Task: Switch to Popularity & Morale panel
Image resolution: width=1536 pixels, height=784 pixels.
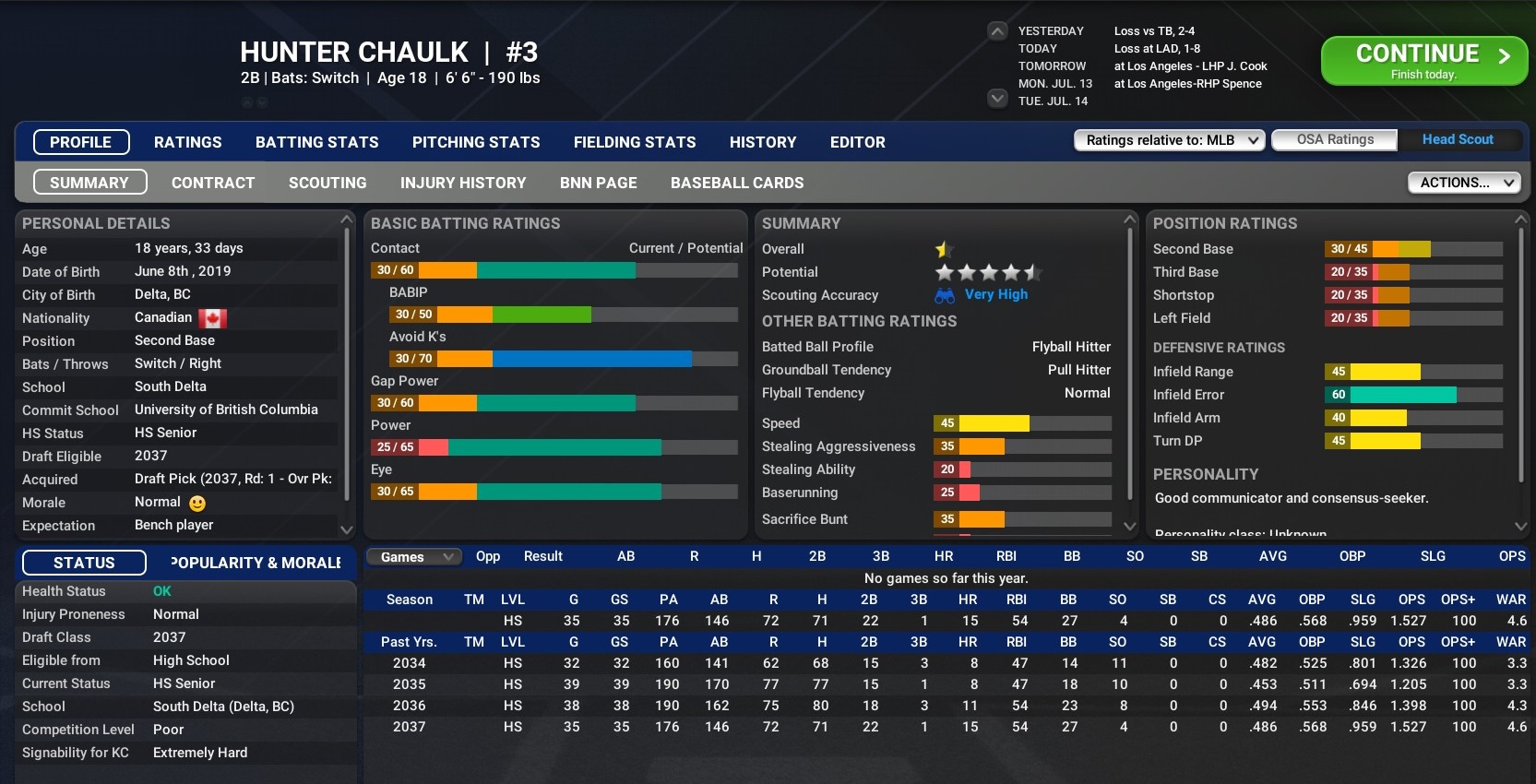Action: (256, 563)
